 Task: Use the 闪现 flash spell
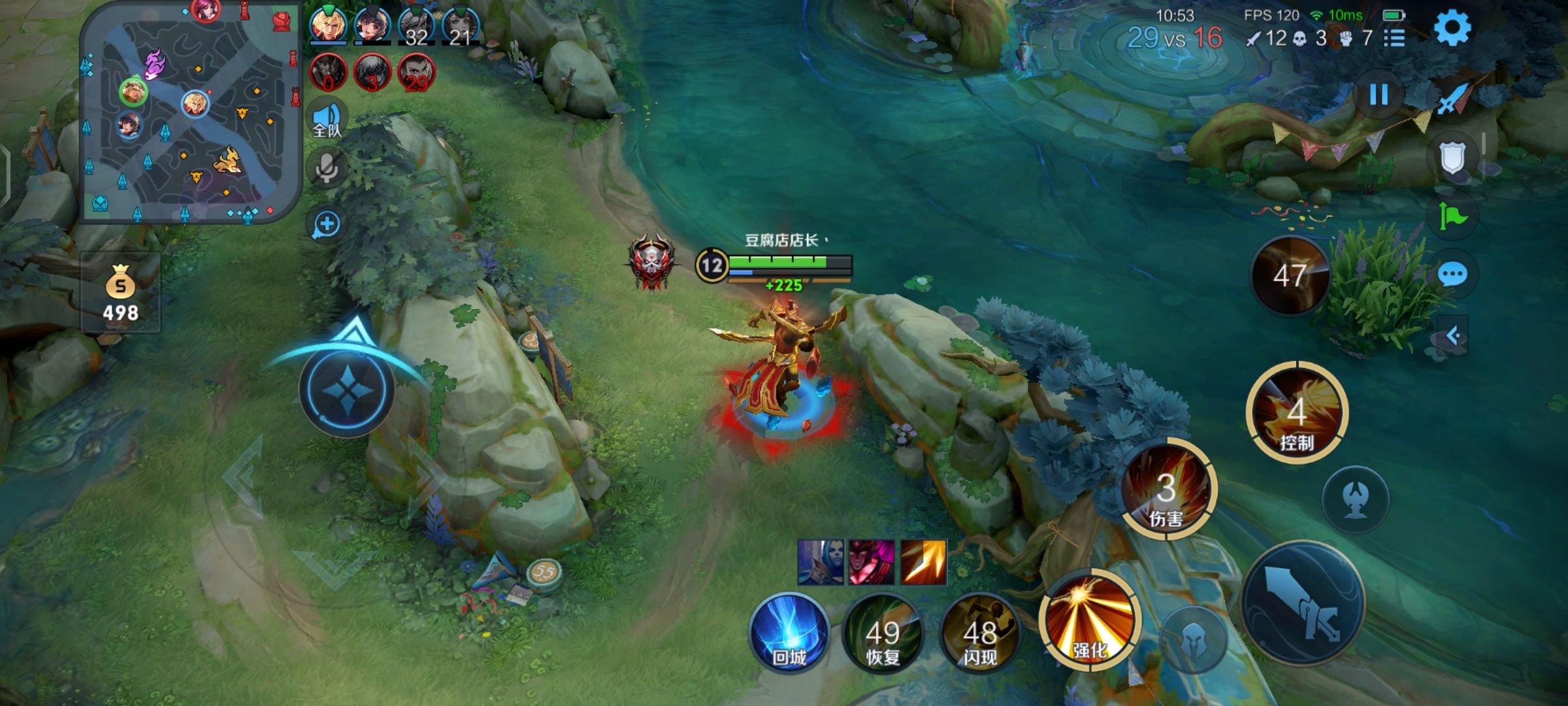(x=979, y=634)
